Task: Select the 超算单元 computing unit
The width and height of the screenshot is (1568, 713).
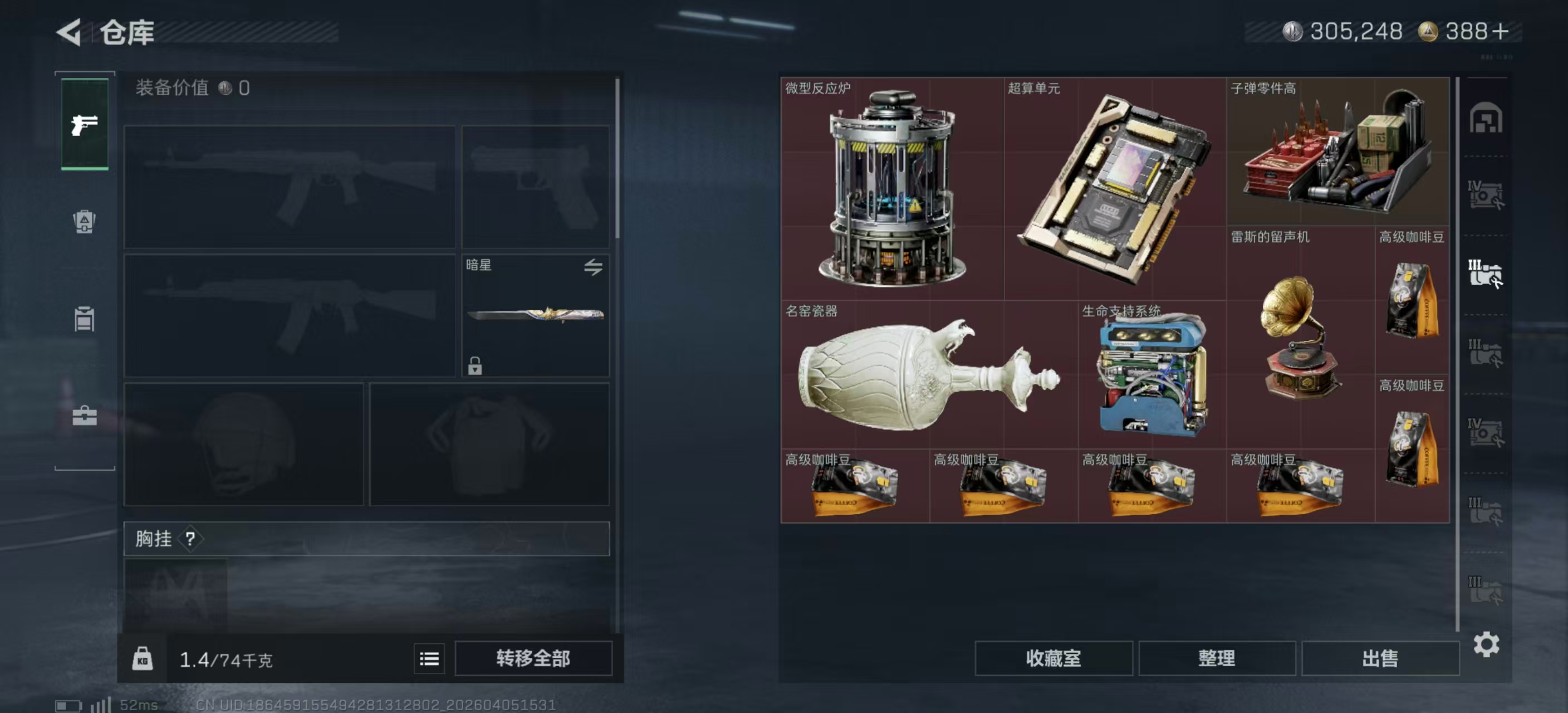Action: tap(1115, 189)
